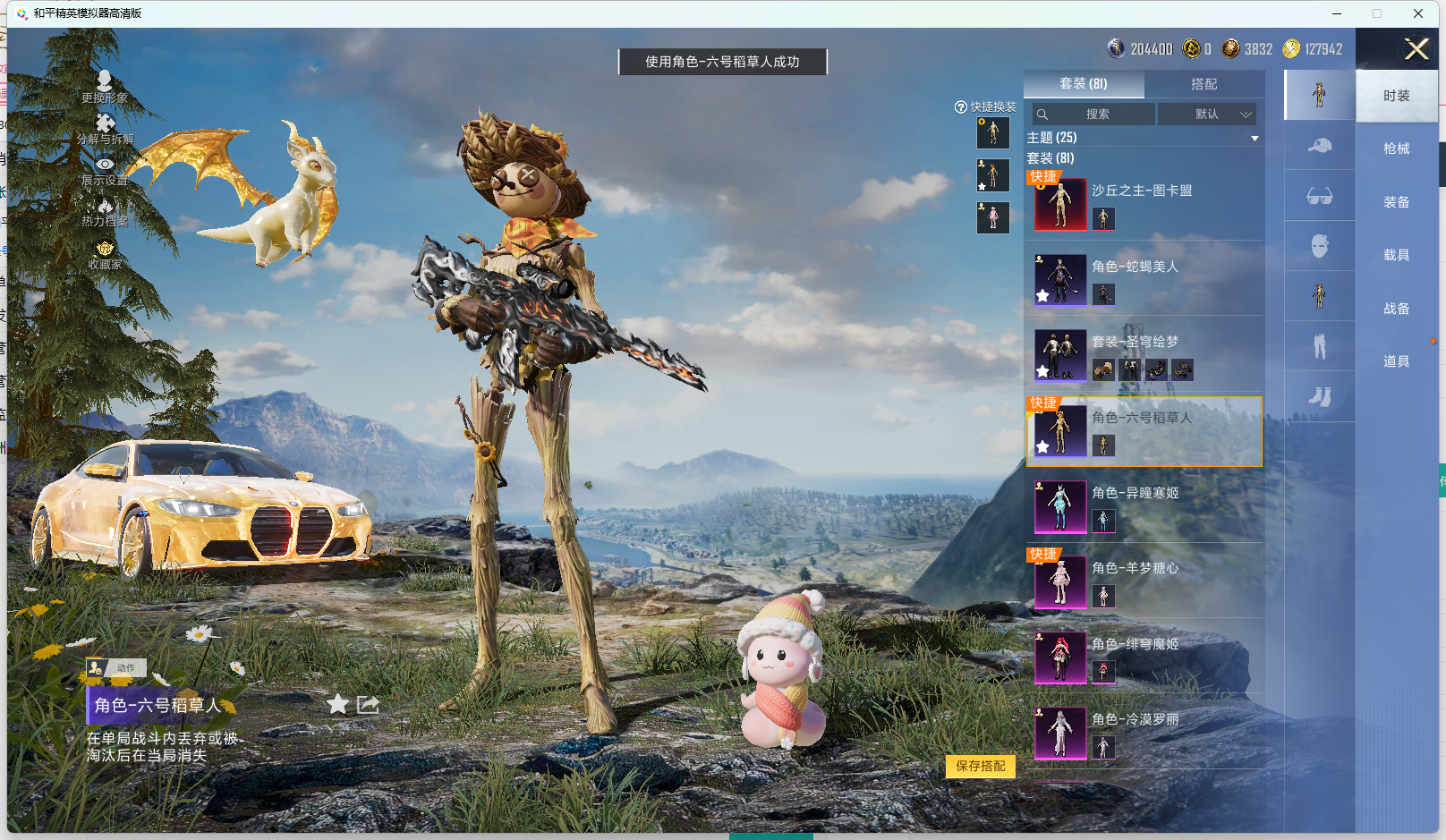This screenshot has height=840, width=1446.
Task: Open 展示设置 display settings
Action: click(x=105, y=171)
